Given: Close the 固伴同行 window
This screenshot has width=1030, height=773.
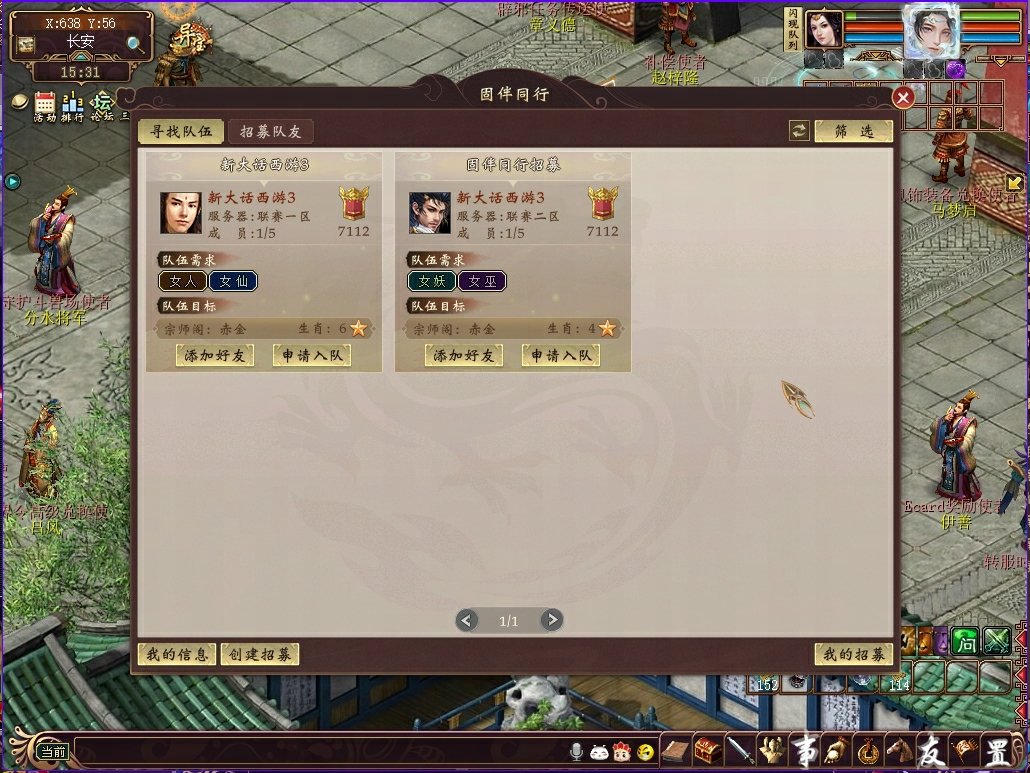Looking at the screenshot, I should 903,97.
